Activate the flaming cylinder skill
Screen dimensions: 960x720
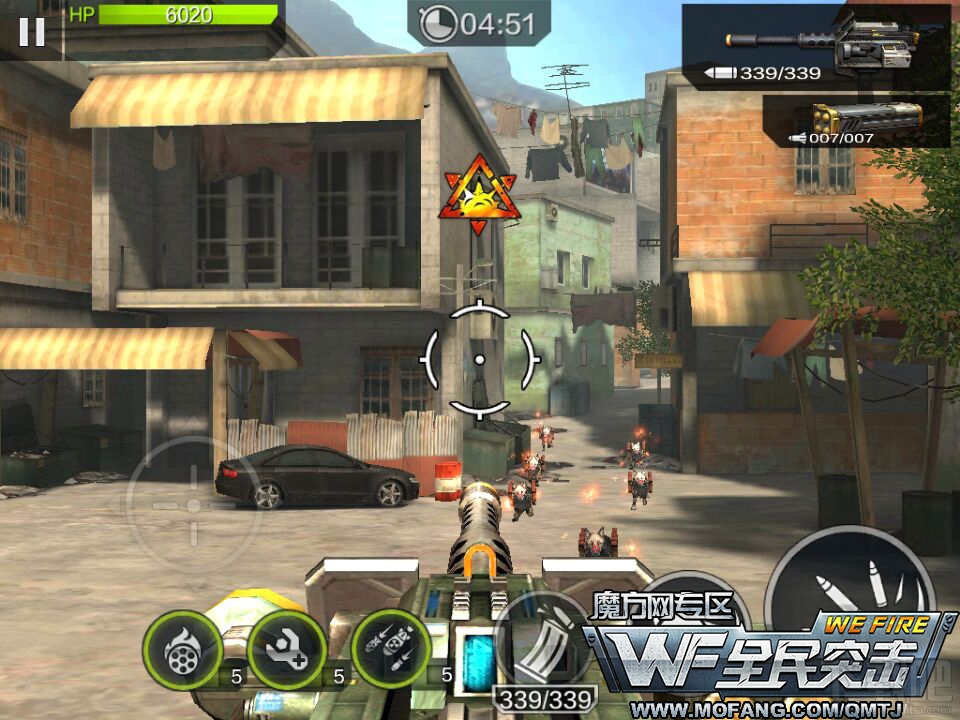click(182, 650)
